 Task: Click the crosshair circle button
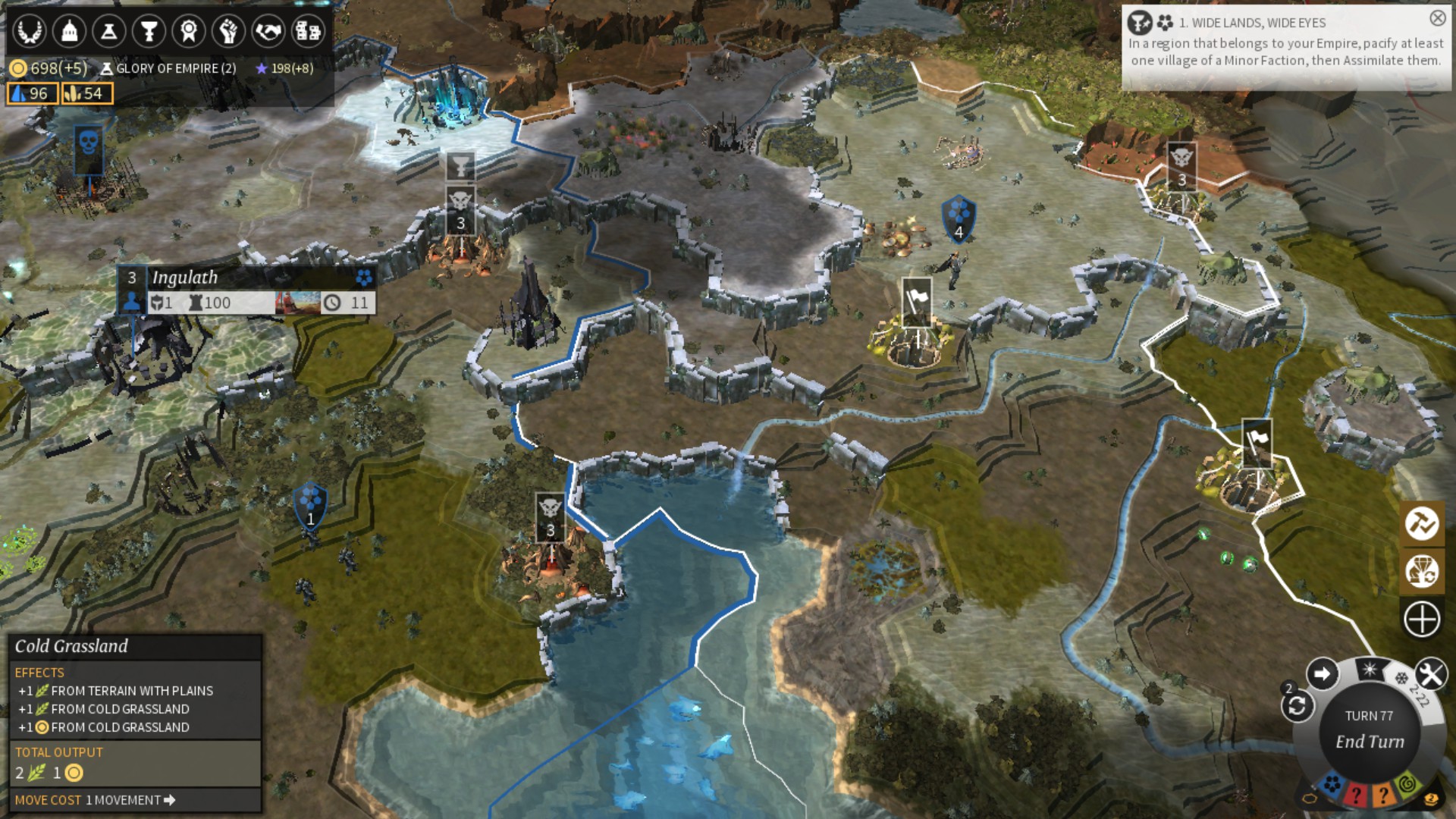coord(1422,619)
